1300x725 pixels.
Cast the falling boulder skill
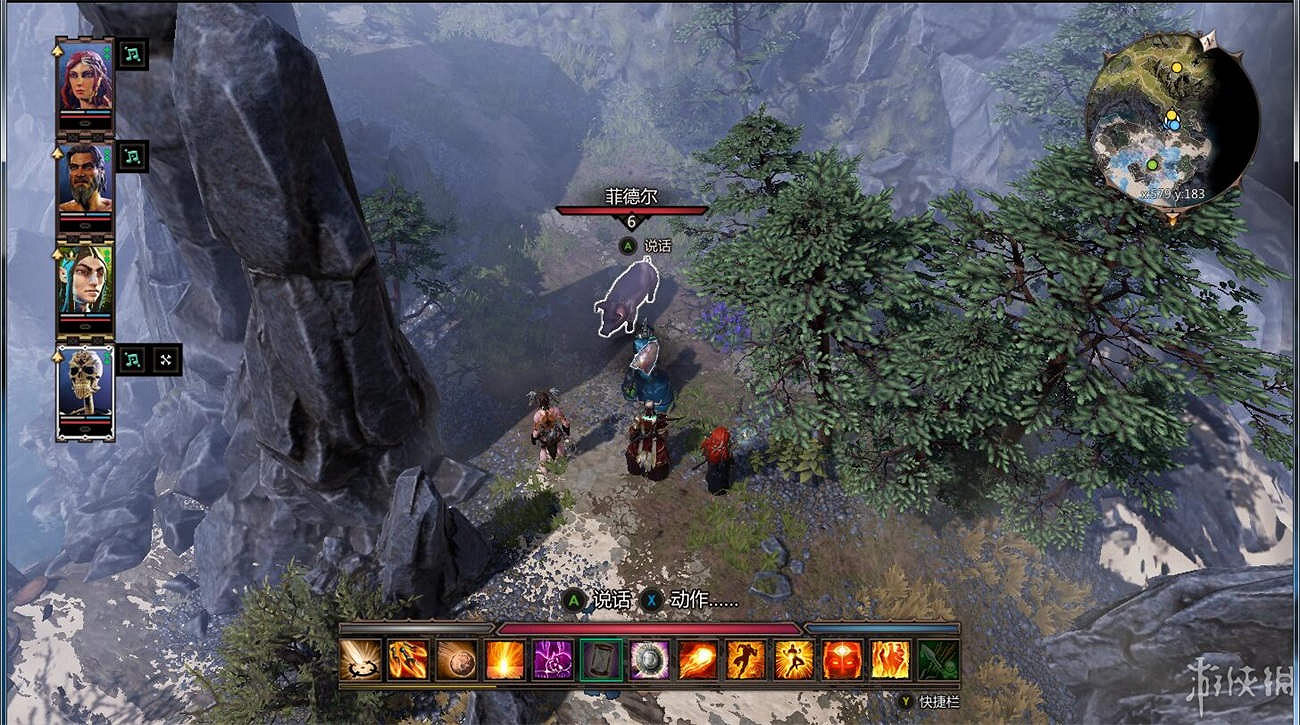457,660
